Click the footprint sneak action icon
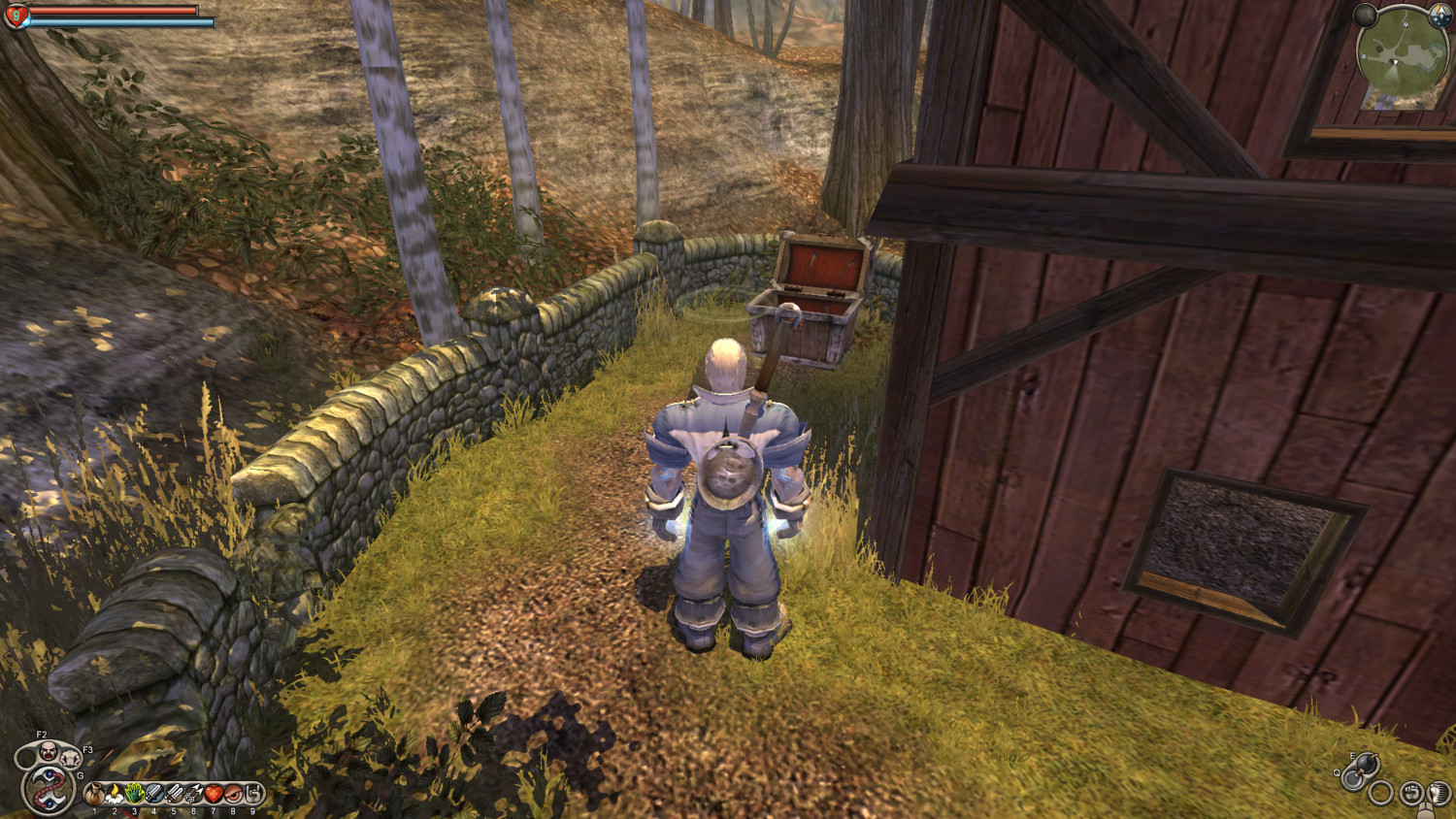1456x819 pixels. tap(1438, 793)
